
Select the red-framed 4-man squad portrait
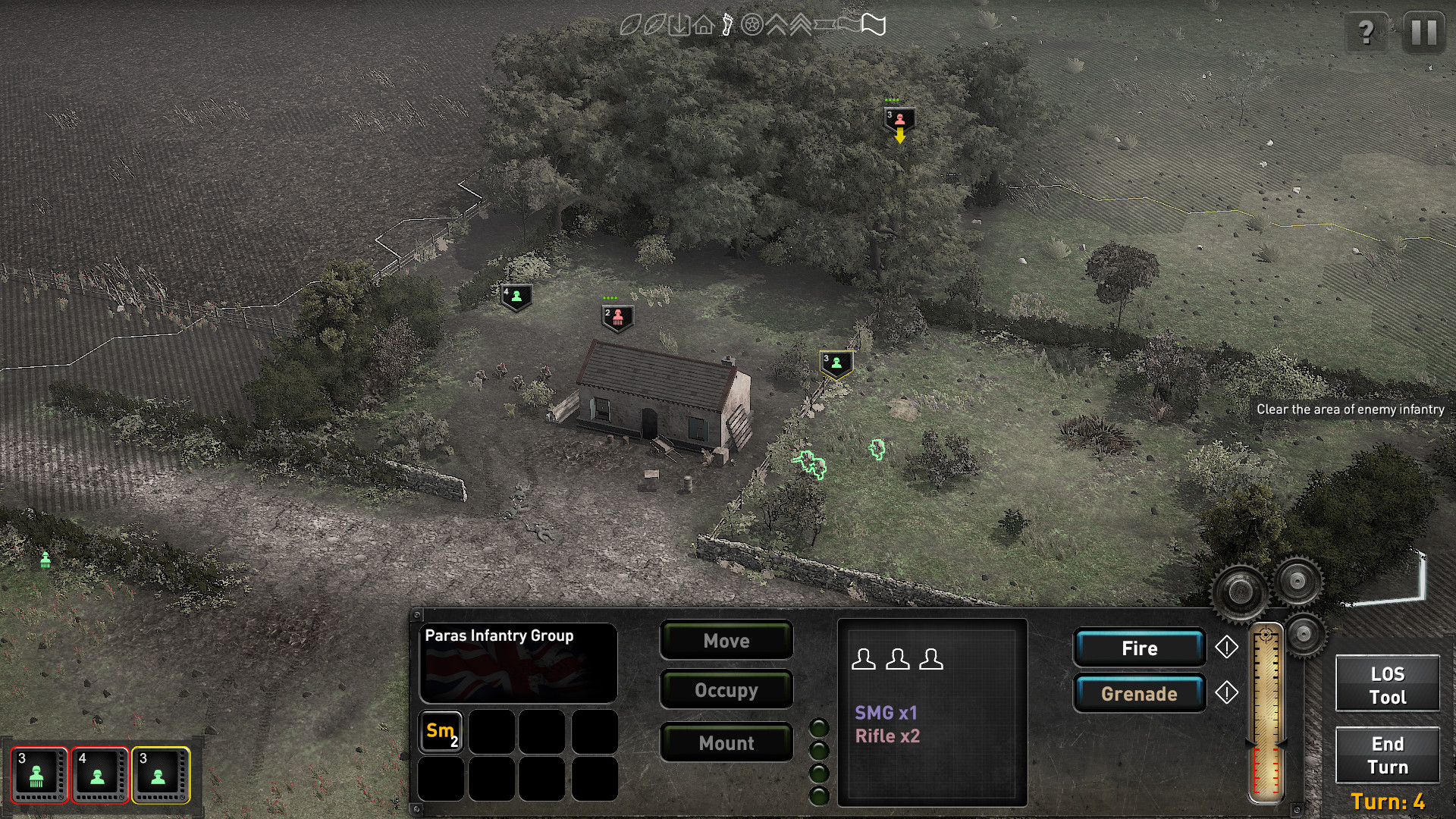(99, 775)
